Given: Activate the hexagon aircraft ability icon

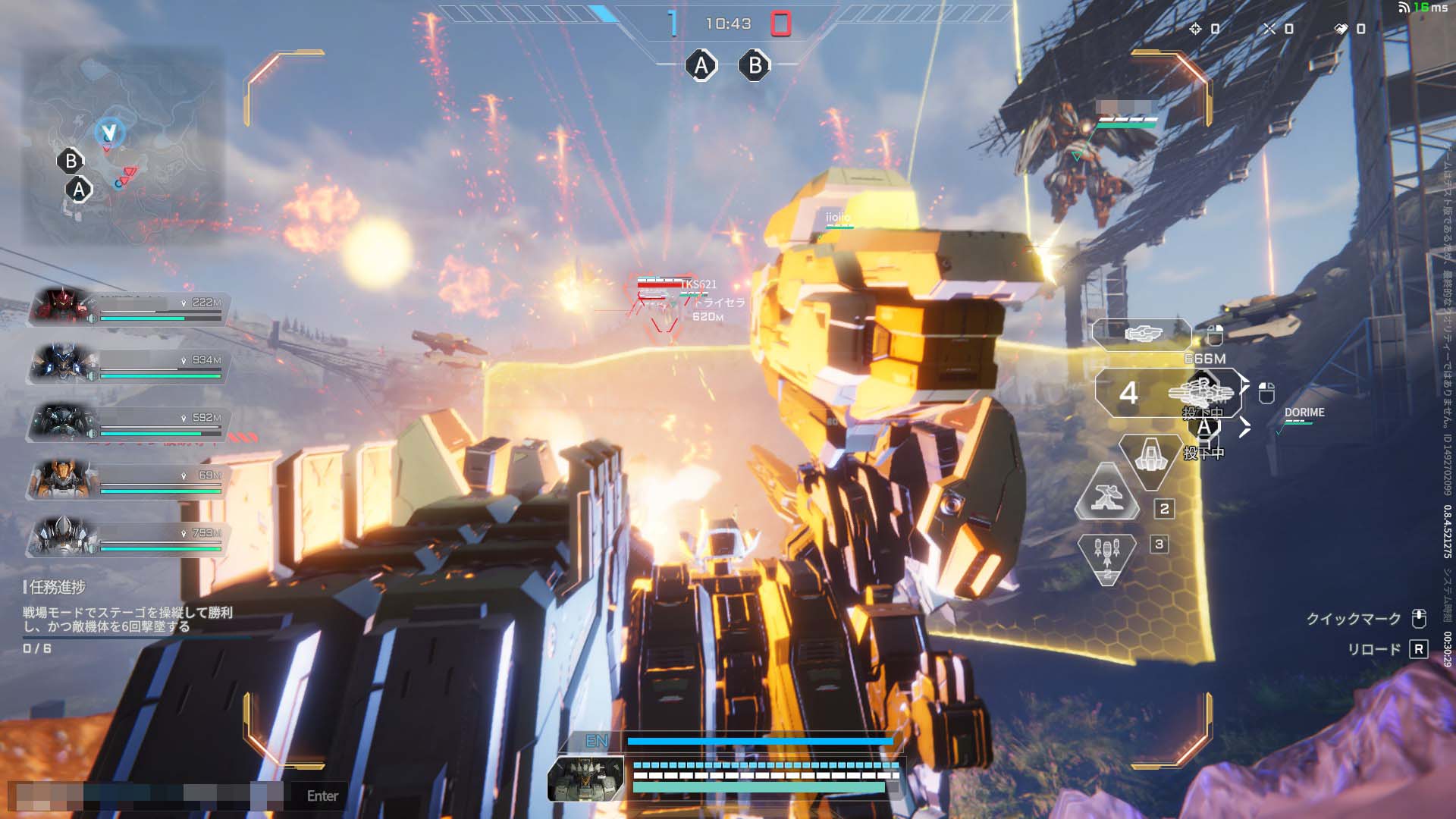Looking at the screenshot, I should click(1150, 458).
